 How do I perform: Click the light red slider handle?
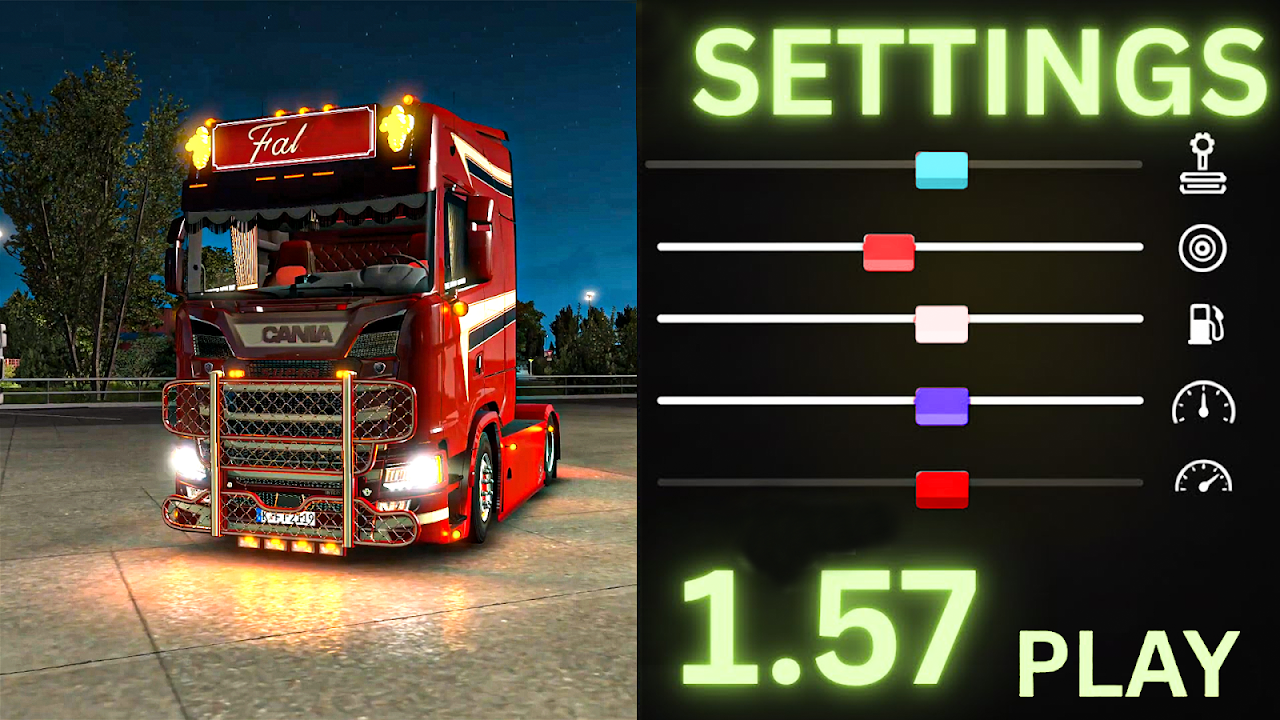pos(889,252)
